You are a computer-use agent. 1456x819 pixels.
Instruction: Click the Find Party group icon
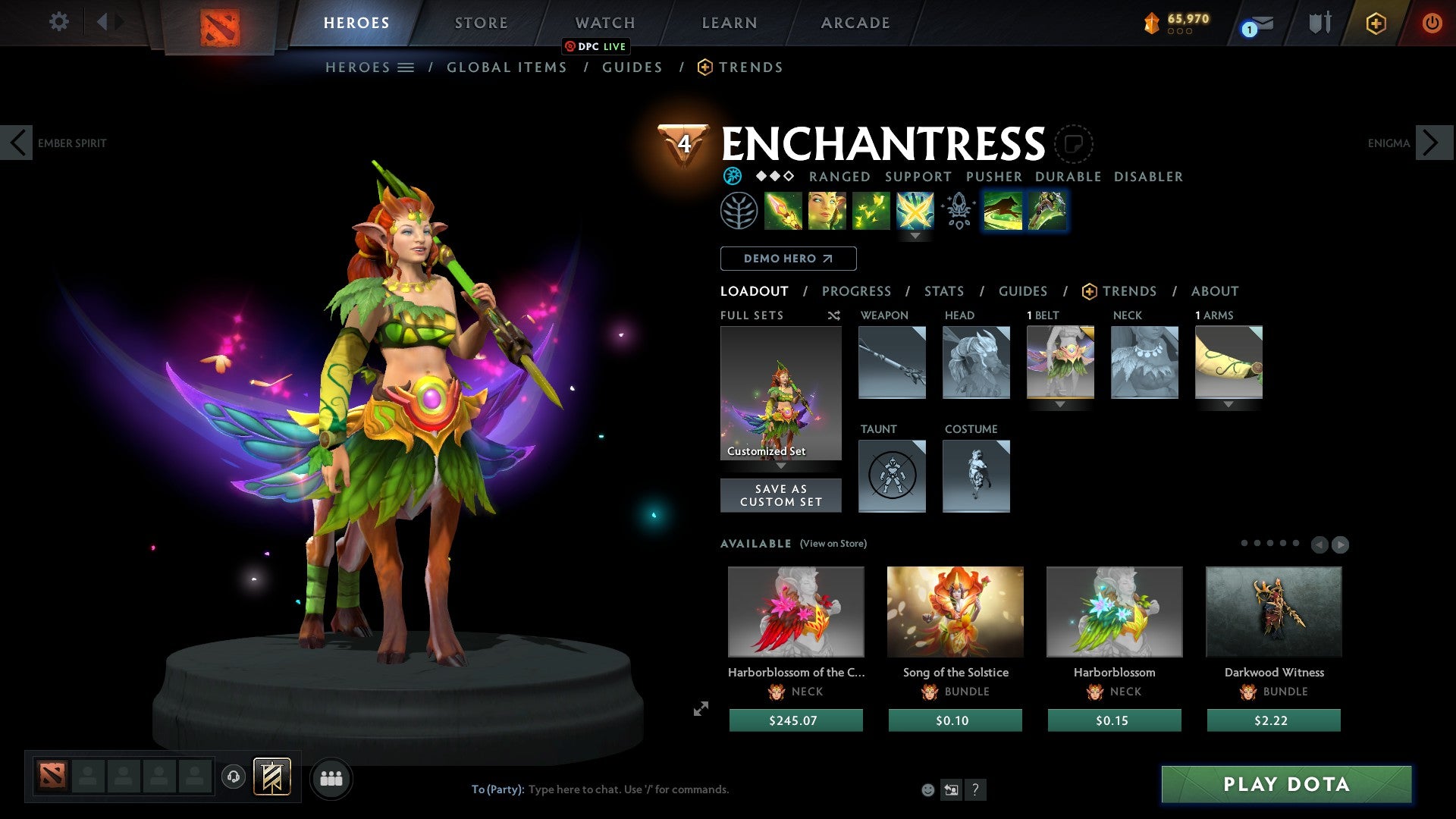click(331, 777)
